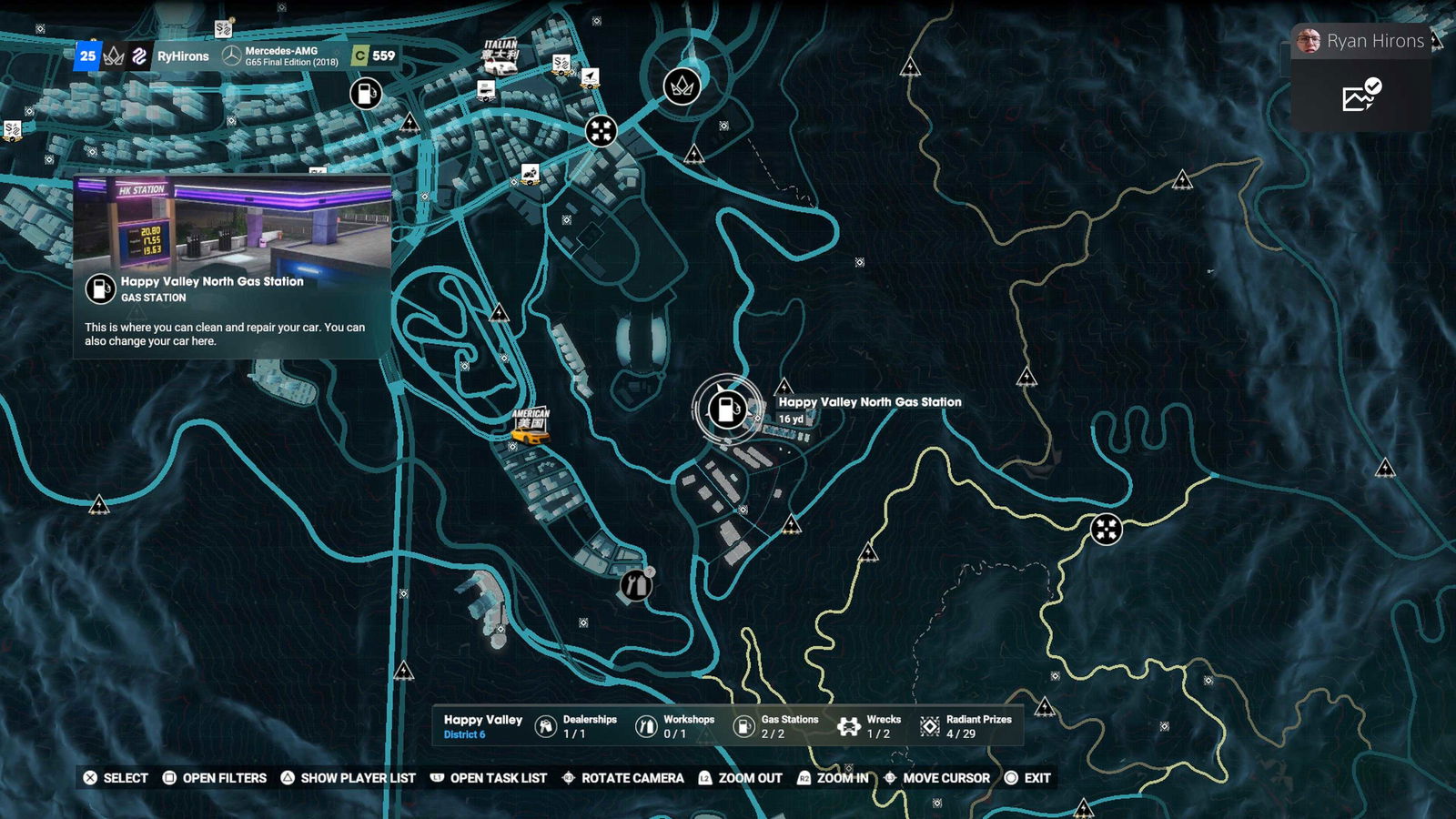This screenshot has height=819, width=1456.
Task: Click the gas station marker in the city
Action: [366, 93]
